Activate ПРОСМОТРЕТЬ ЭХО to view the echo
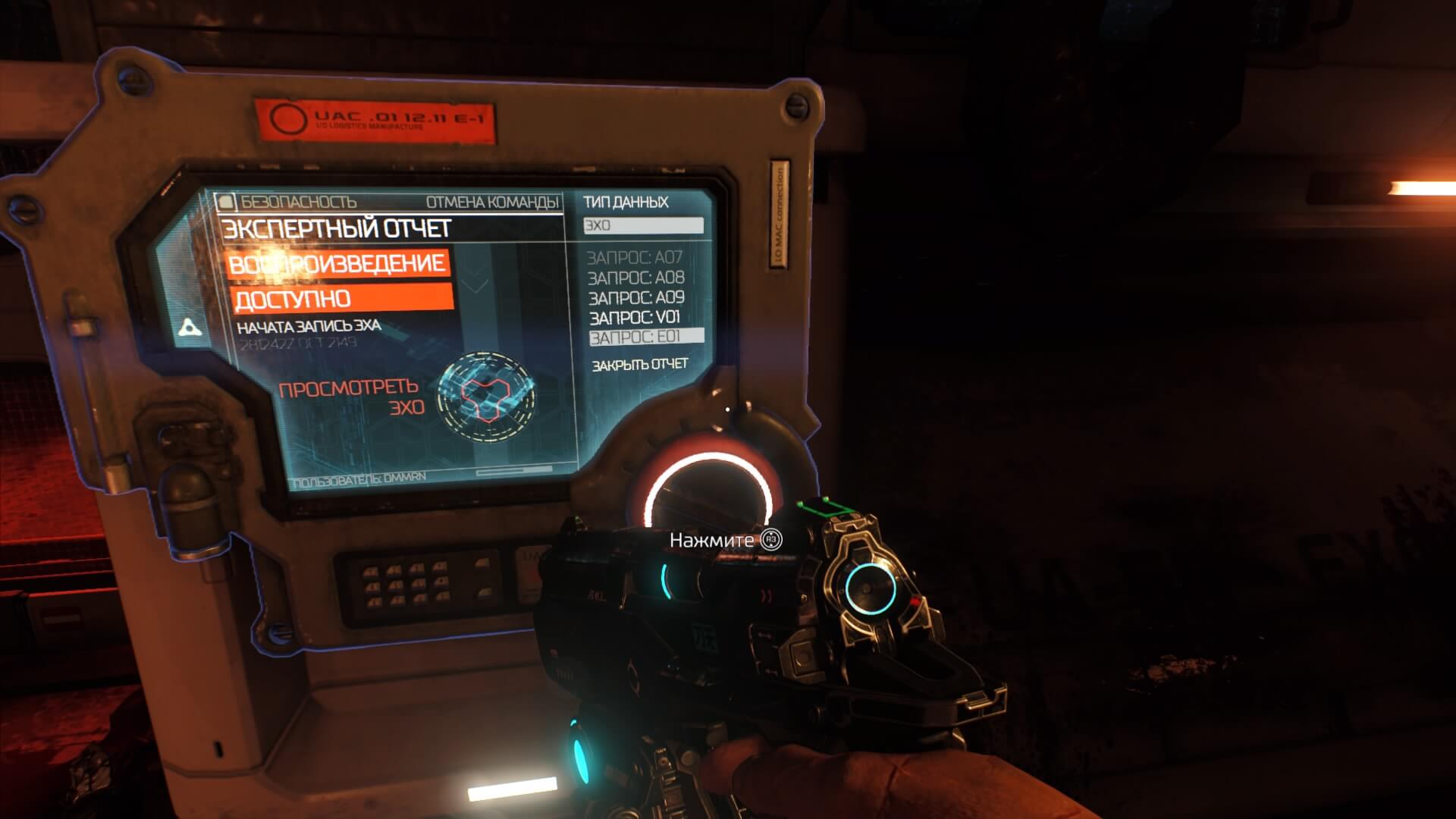Image resolution: width=1456 pixels, height=819 pixels. pyautogui.click(x=352, y=398)
